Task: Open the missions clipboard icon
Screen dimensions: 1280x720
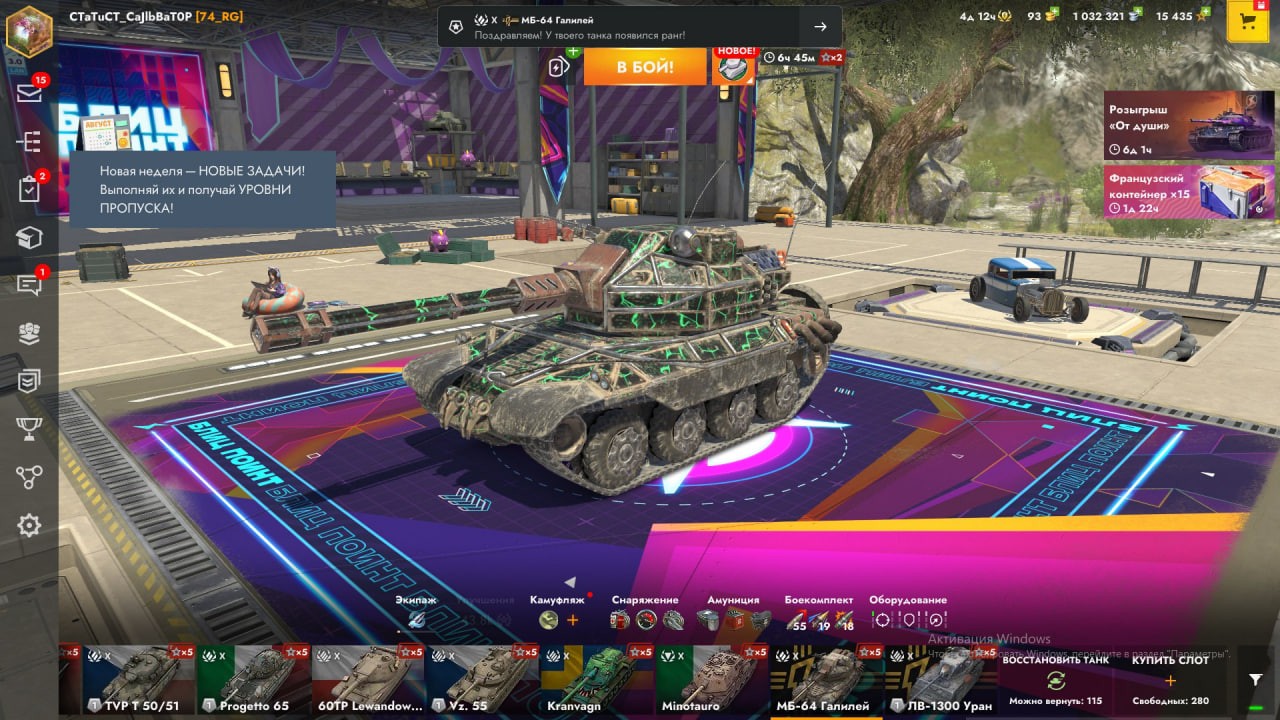Action: 29,189
